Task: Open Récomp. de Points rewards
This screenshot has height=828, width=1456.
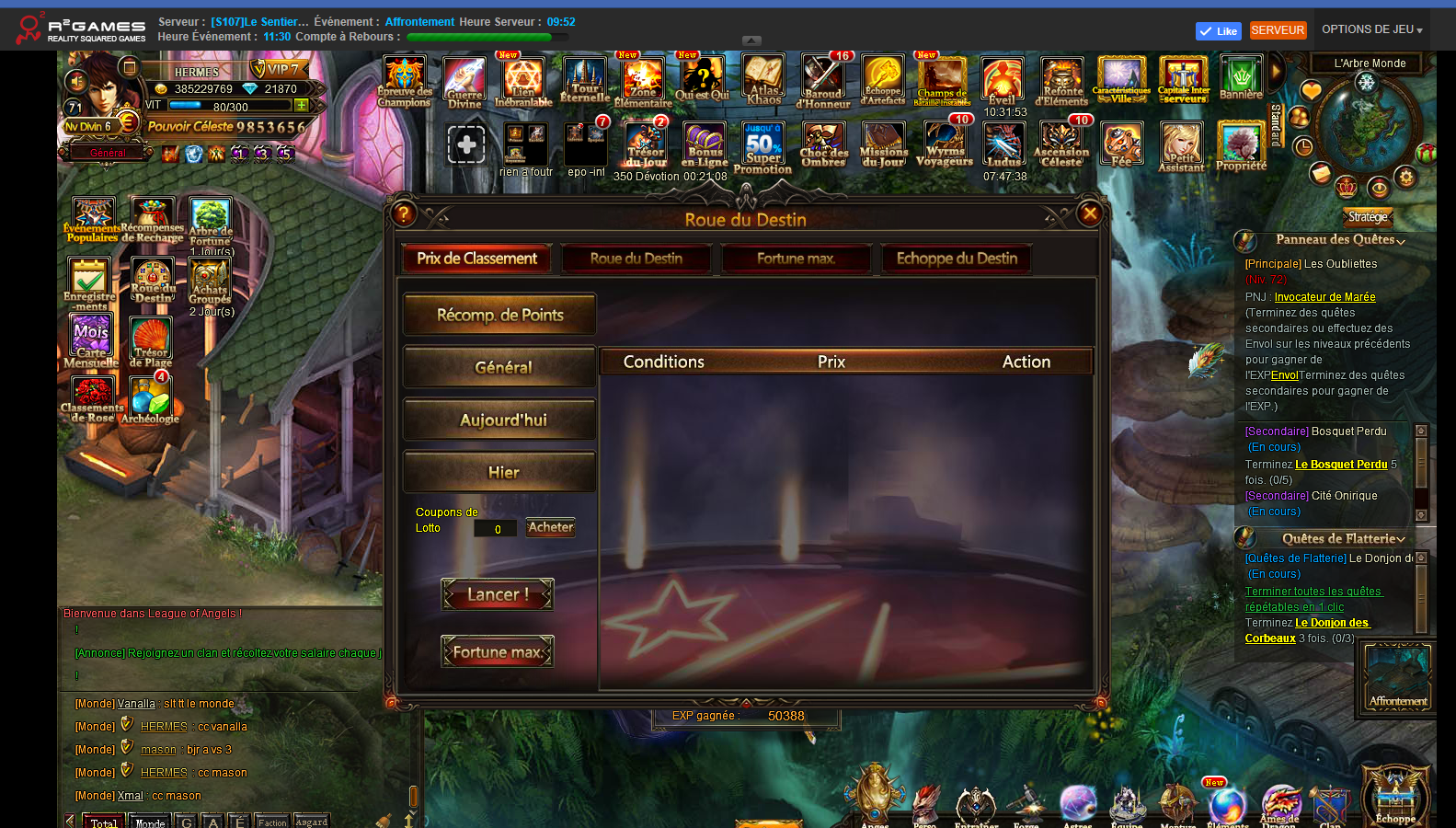Action: point(499,315)
